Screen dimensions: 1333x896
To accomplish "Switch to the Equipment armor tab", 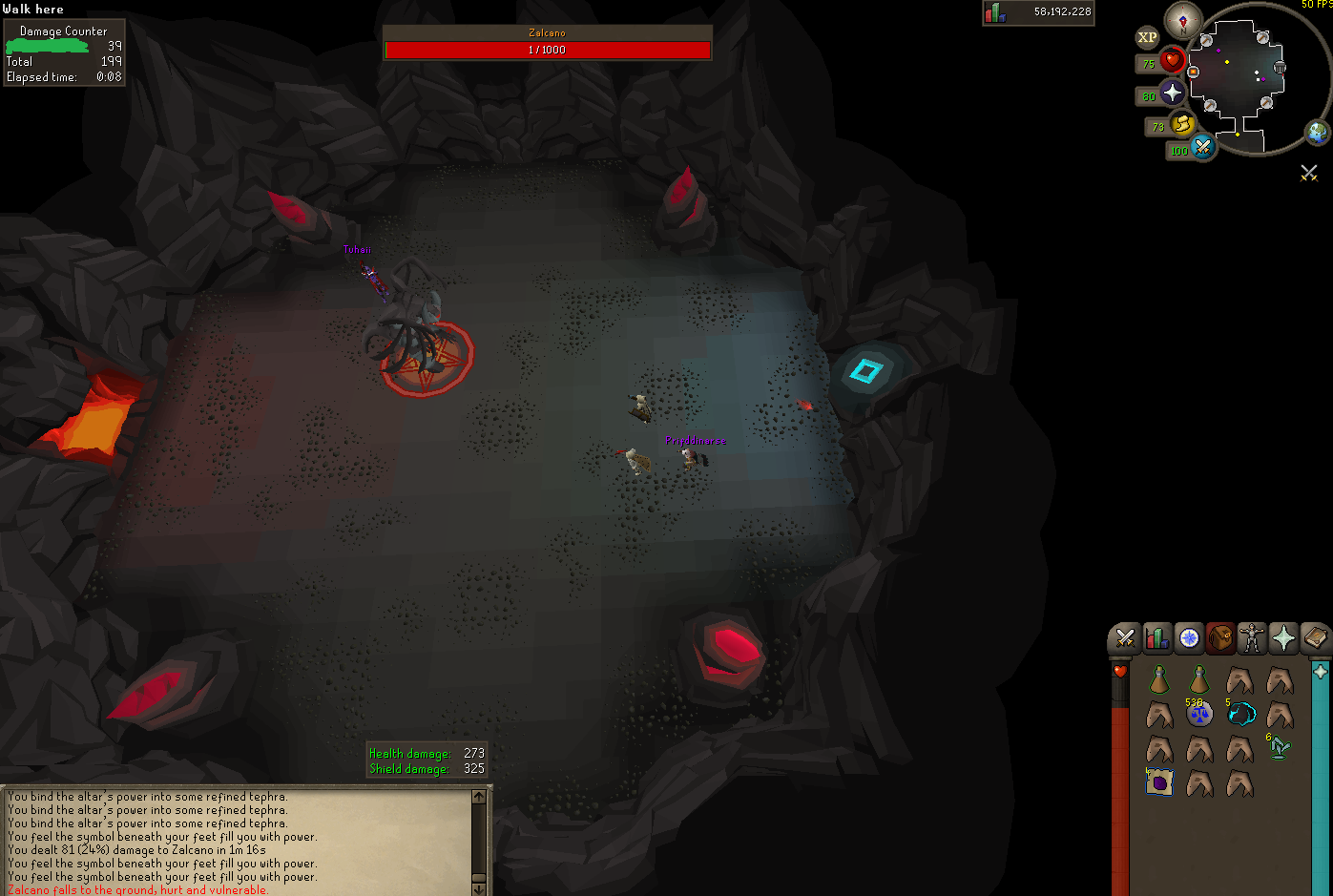I will pyautogui.click(x=1252, y=638).
